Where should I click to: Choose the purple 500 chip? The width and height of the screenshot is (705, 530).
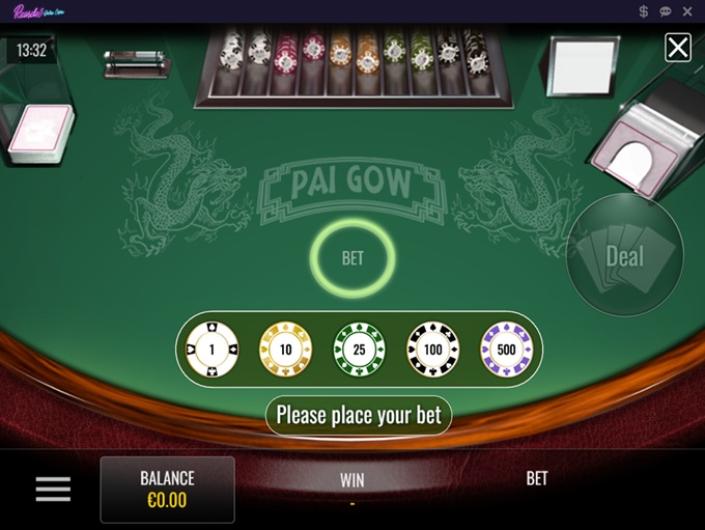point(507,349)
